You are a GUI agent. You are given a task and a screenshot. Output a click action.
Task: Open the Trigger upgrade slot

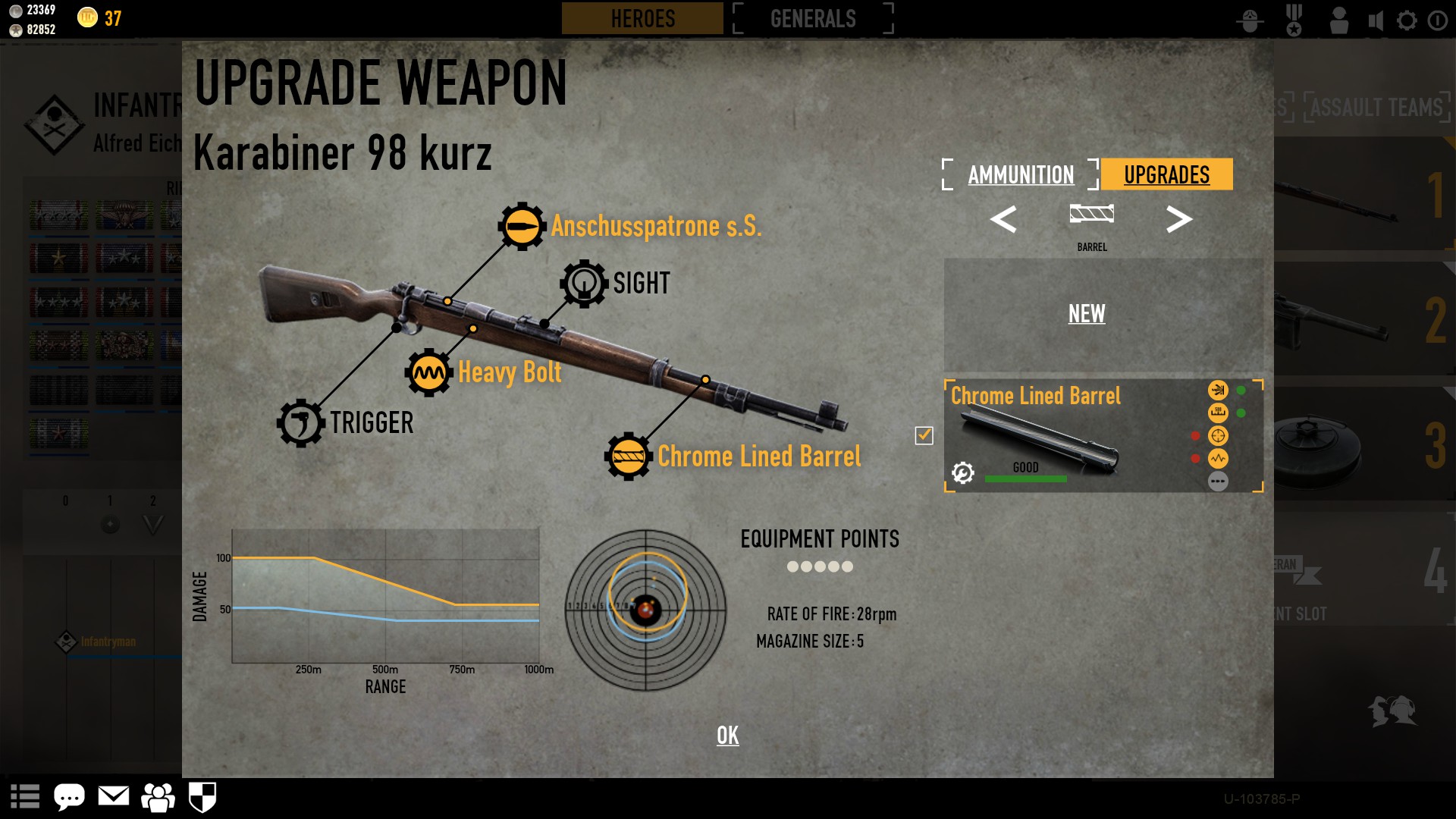click(300, 423)
